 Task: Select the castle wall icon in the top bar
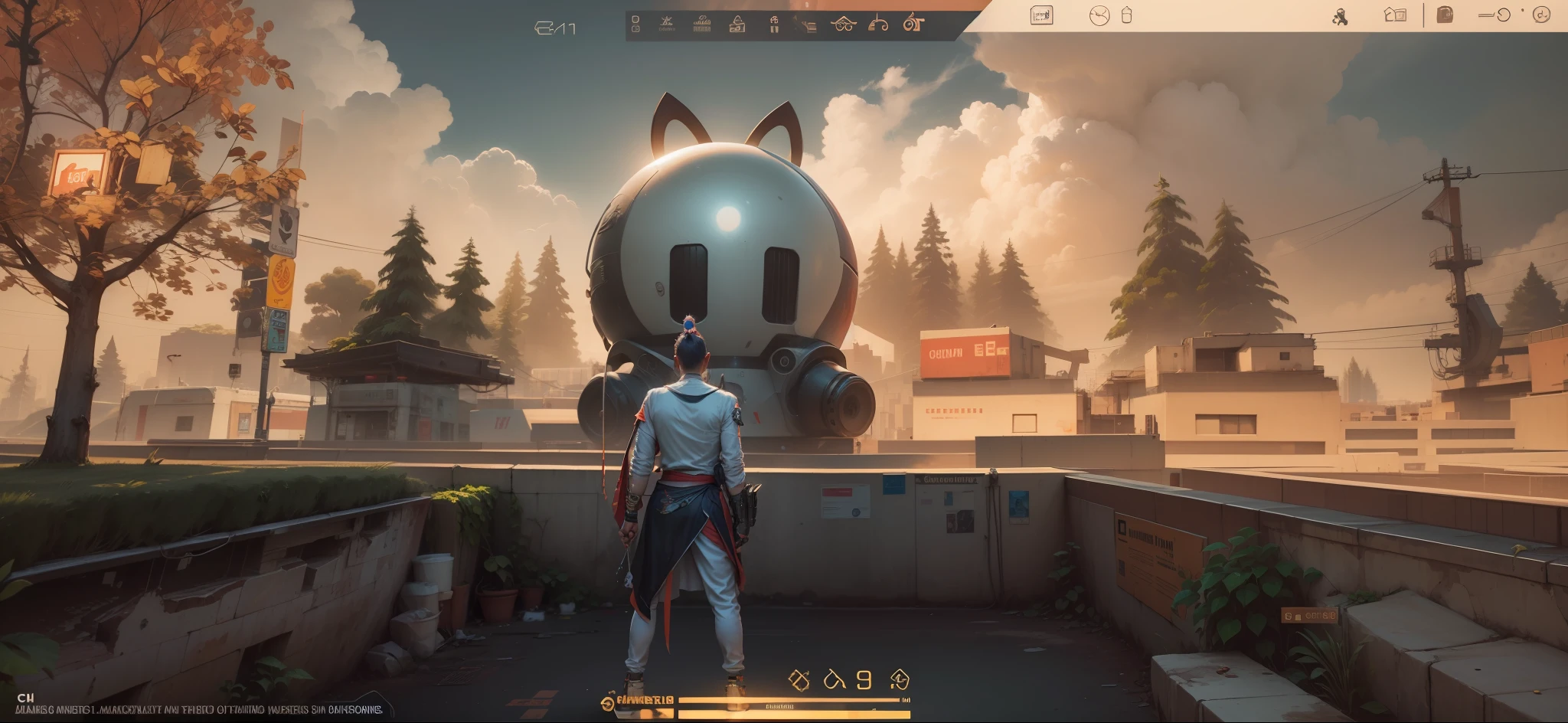click(x=701, y=25)
